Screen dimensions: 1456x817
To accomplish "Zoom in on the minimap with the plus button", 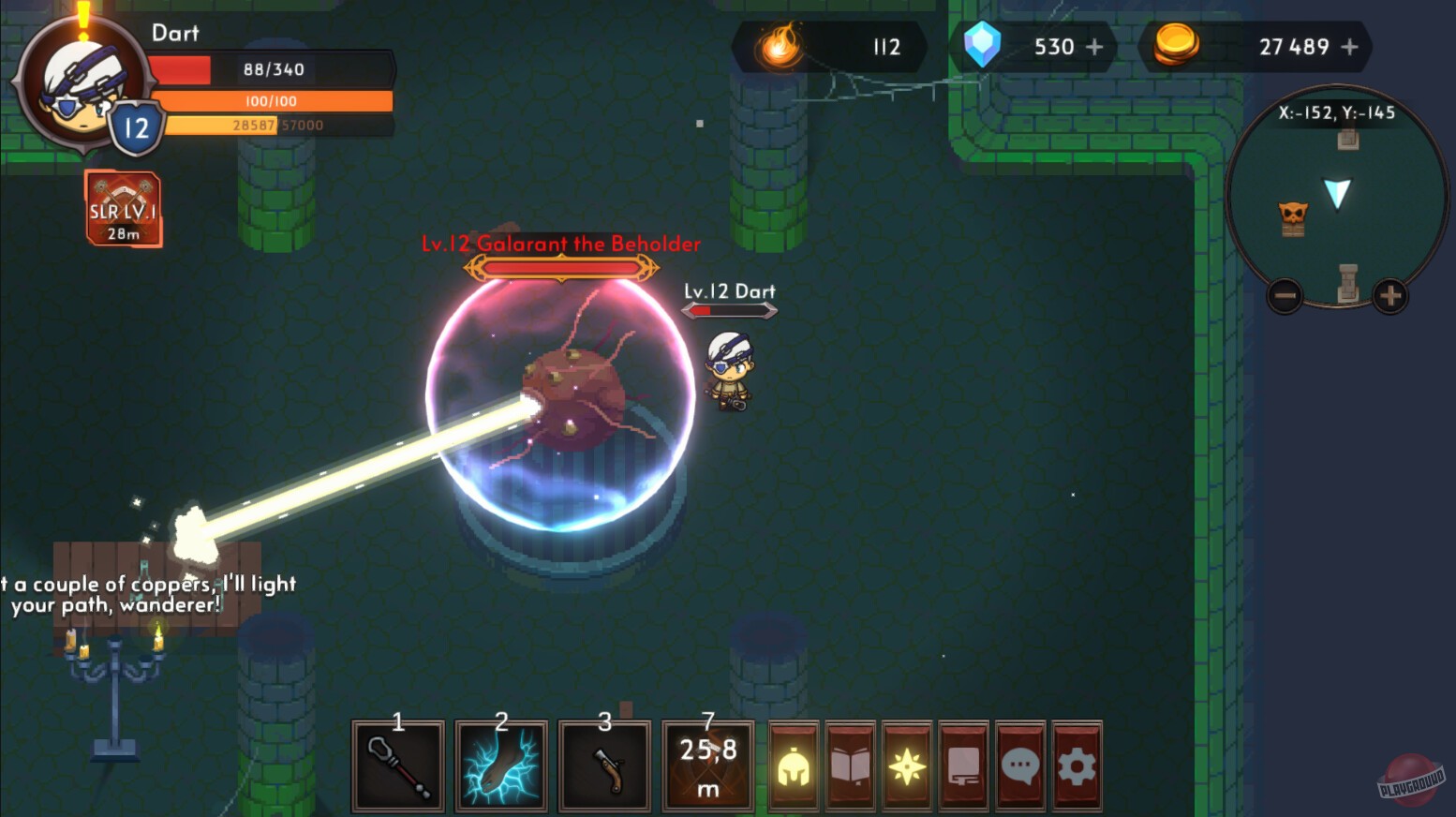I will [1389, 296].
